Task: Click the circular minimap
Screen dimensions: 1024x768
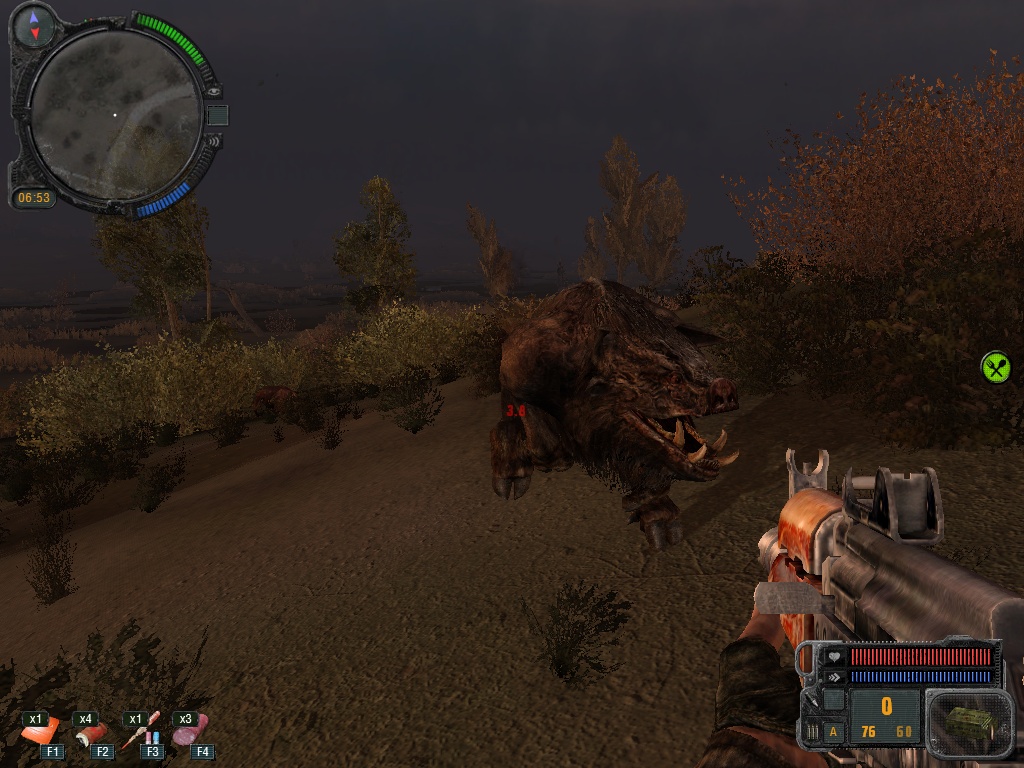Action: [114, 114]
